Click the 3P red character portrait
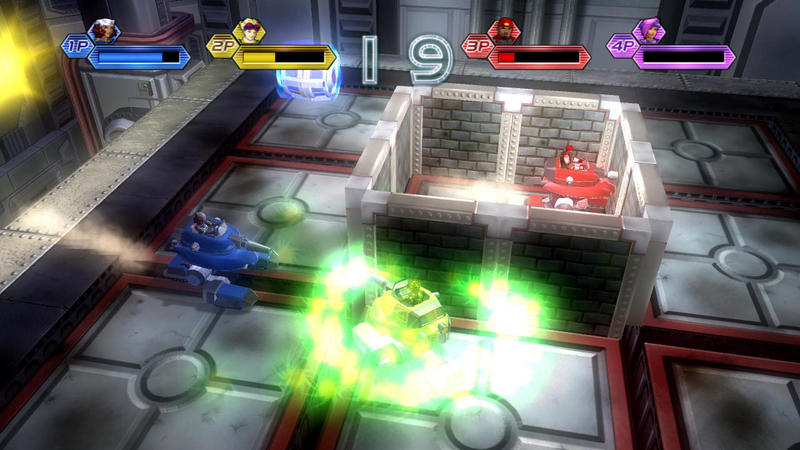Image resolution: width=800 pixels, height=450 pixels. click(505, 31)
